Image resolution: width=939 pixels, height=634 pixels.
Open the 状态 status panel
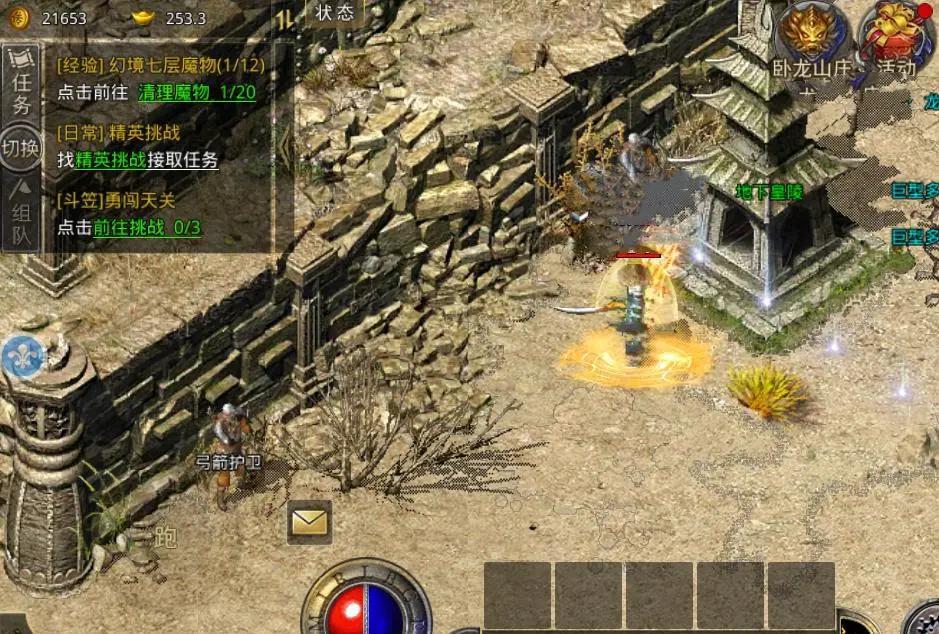pyautogui.click(x=334, y=13)
